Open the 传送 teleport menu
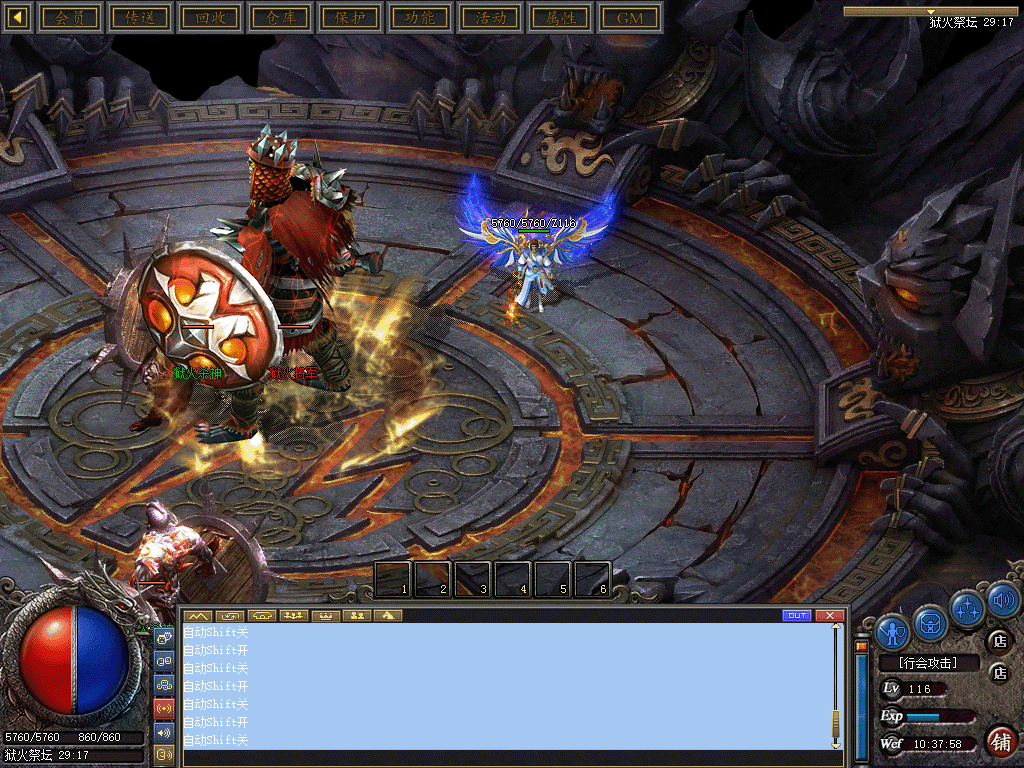The image size is (1024, 768). click(140, 18)
